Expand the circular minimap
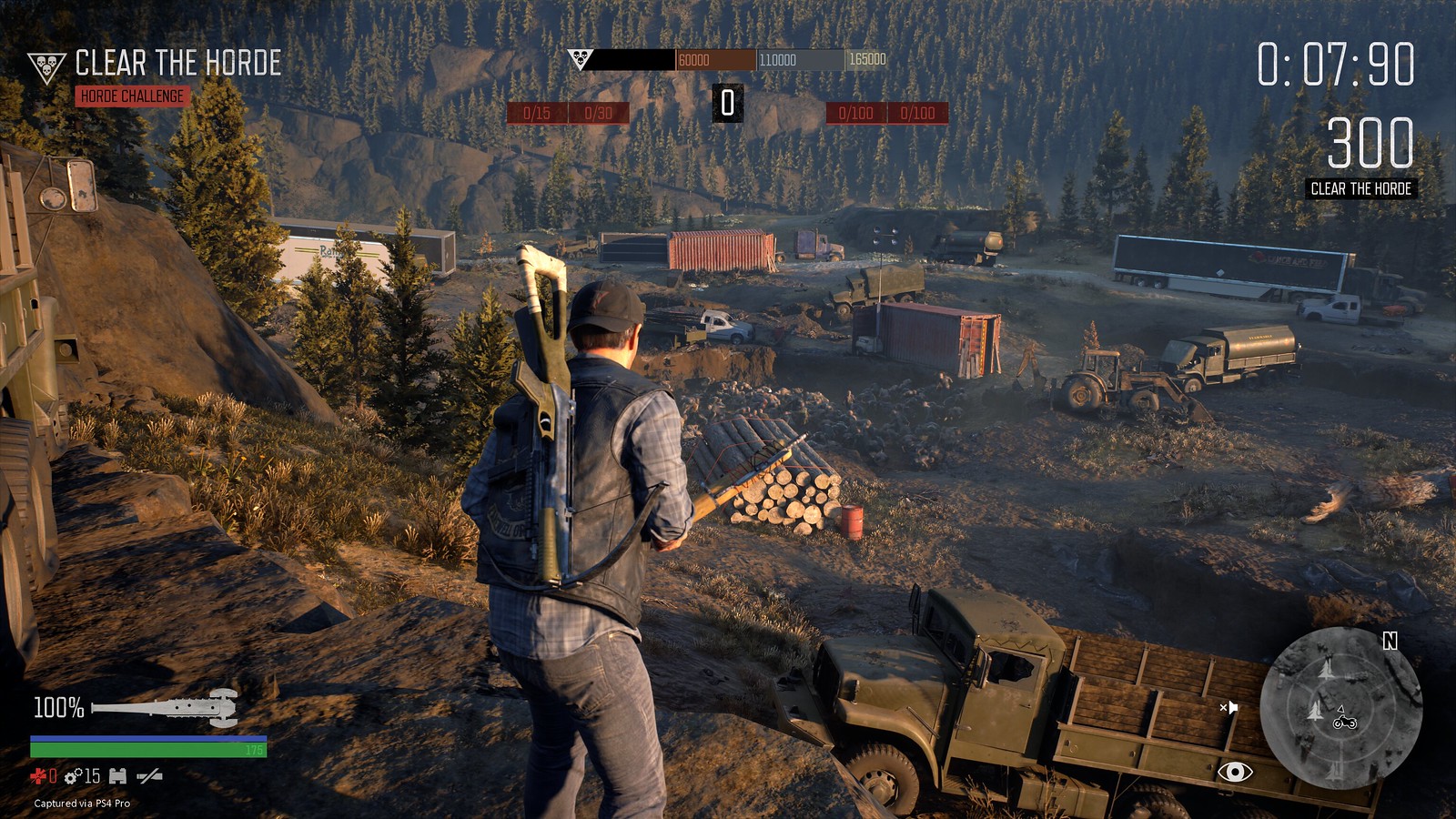Image resolution: width=1456 pixels, height=819 pixels. (1342, 710)
